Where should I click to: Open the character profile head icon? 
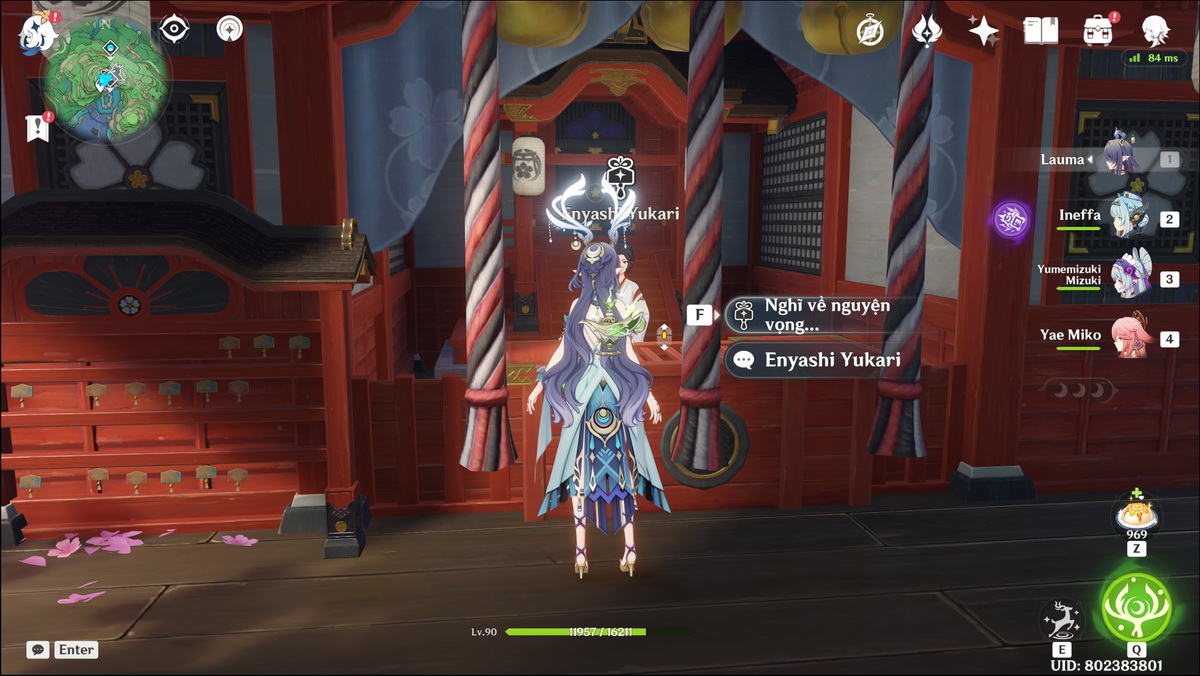coord(1156,31)
